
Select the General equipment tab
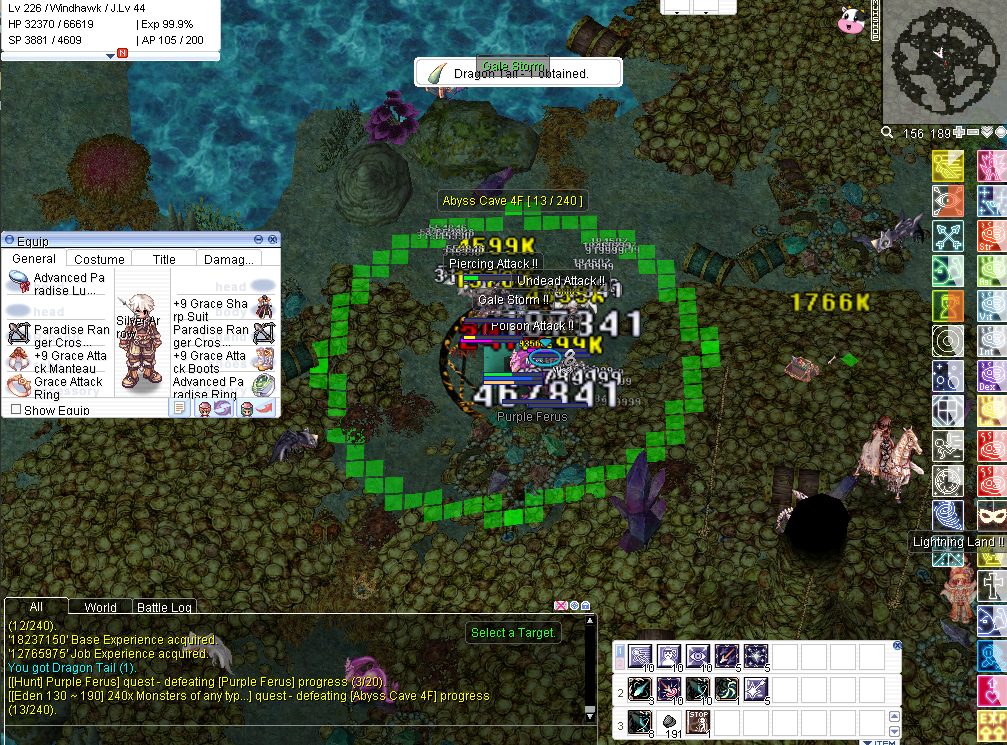point(34,259)
